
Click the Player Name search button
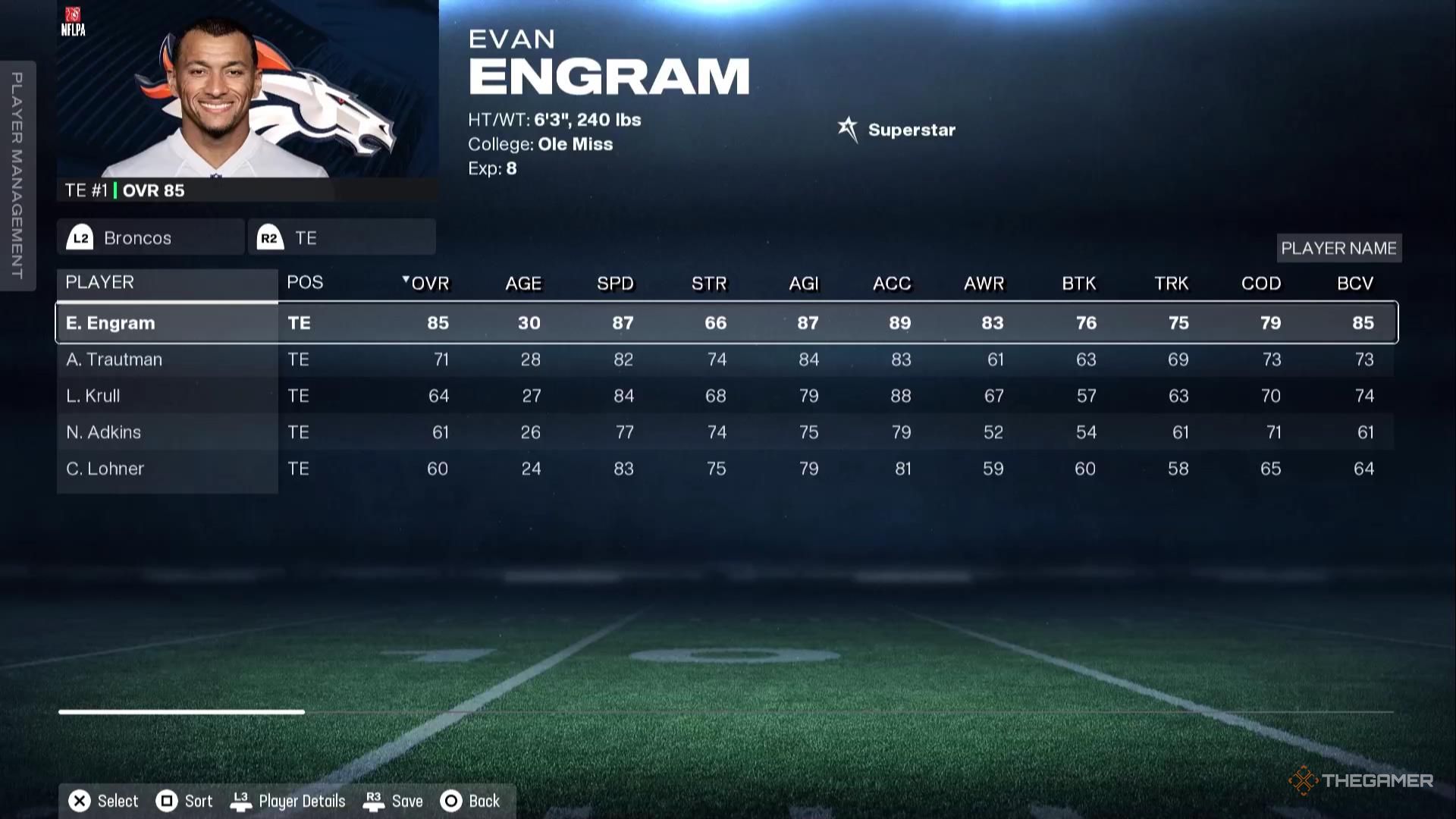1338,247
